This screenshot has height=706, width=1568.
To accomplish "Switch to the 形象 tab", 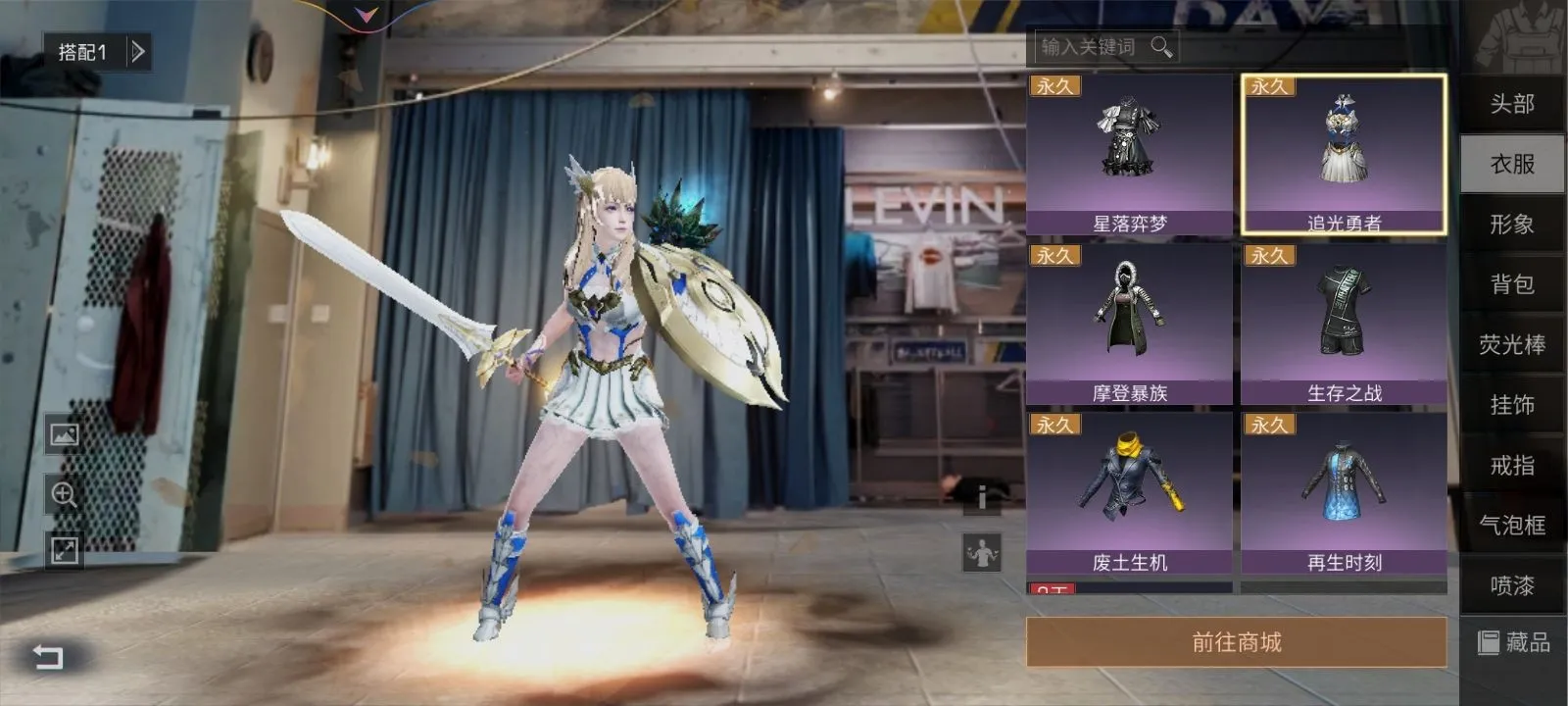I will [1511, 225].
